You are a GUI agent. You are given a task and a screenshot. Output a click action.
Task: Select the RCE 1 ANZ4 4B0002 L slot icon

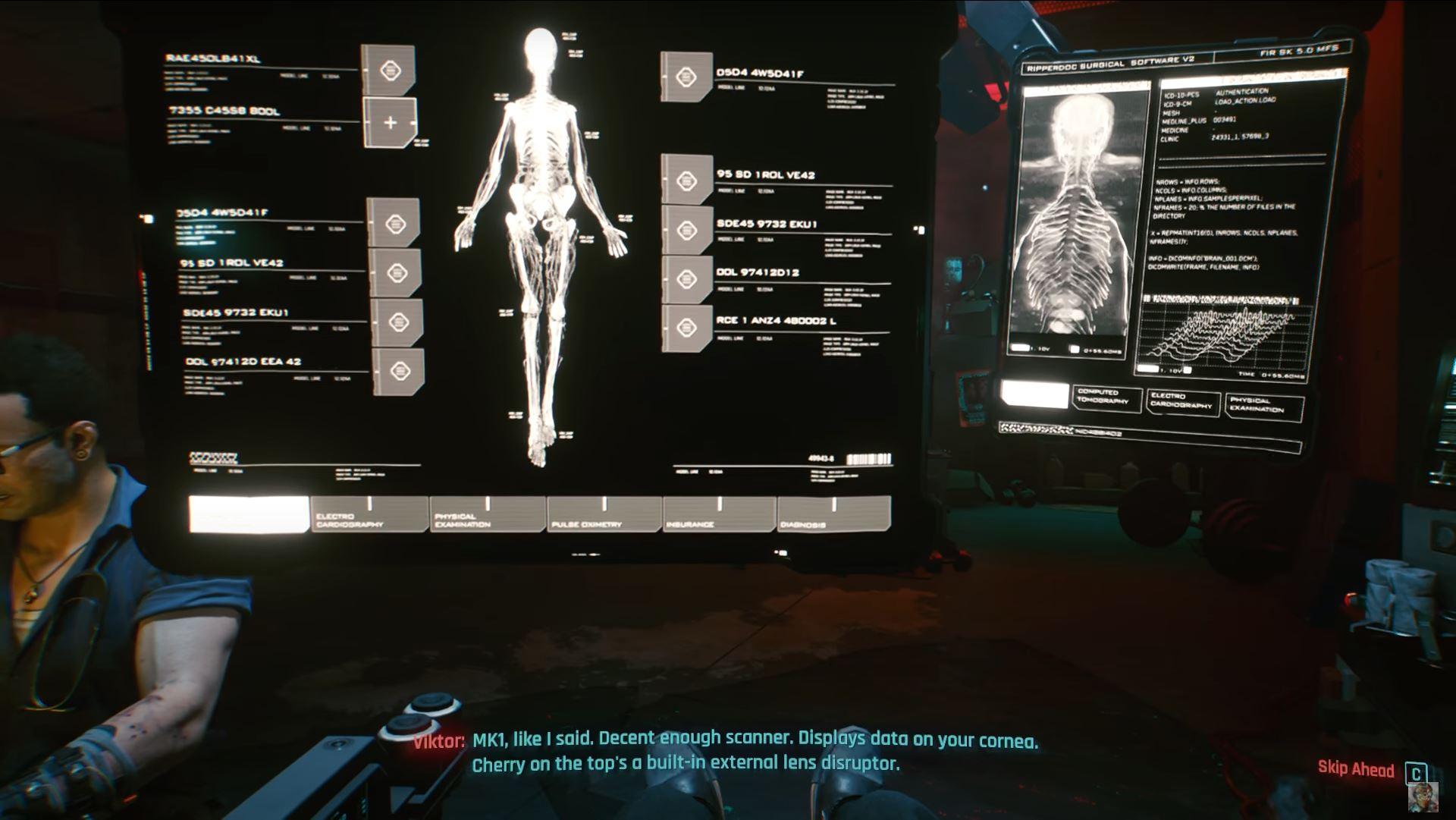tap(686, 328)
